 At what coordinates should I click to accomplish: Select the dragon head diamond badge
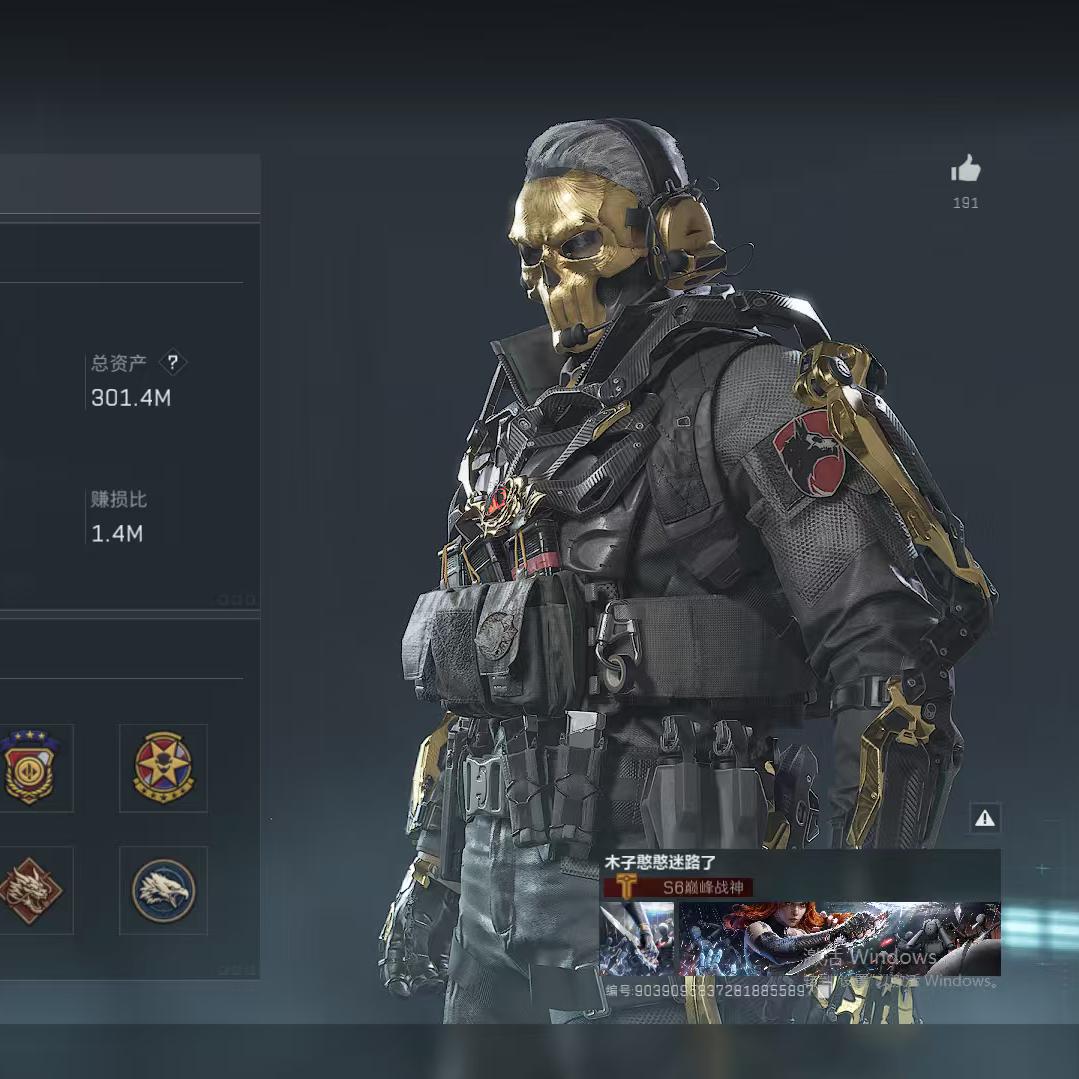pyautogui.click(x=28, y=890)
